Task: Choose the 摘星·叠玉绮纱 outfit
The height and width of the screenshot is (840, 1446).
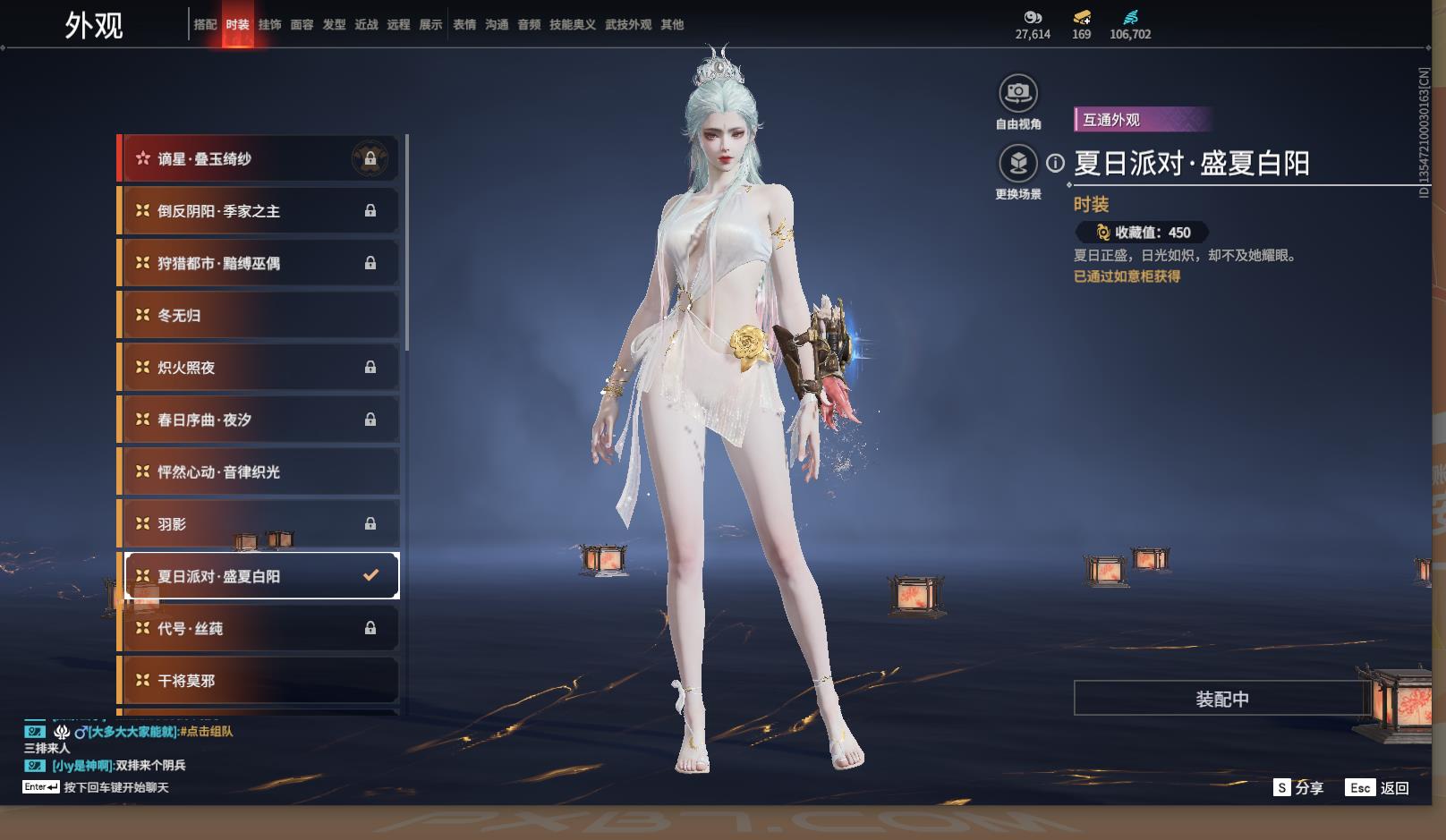Action: pyautogui.click(x=259, y=159)
